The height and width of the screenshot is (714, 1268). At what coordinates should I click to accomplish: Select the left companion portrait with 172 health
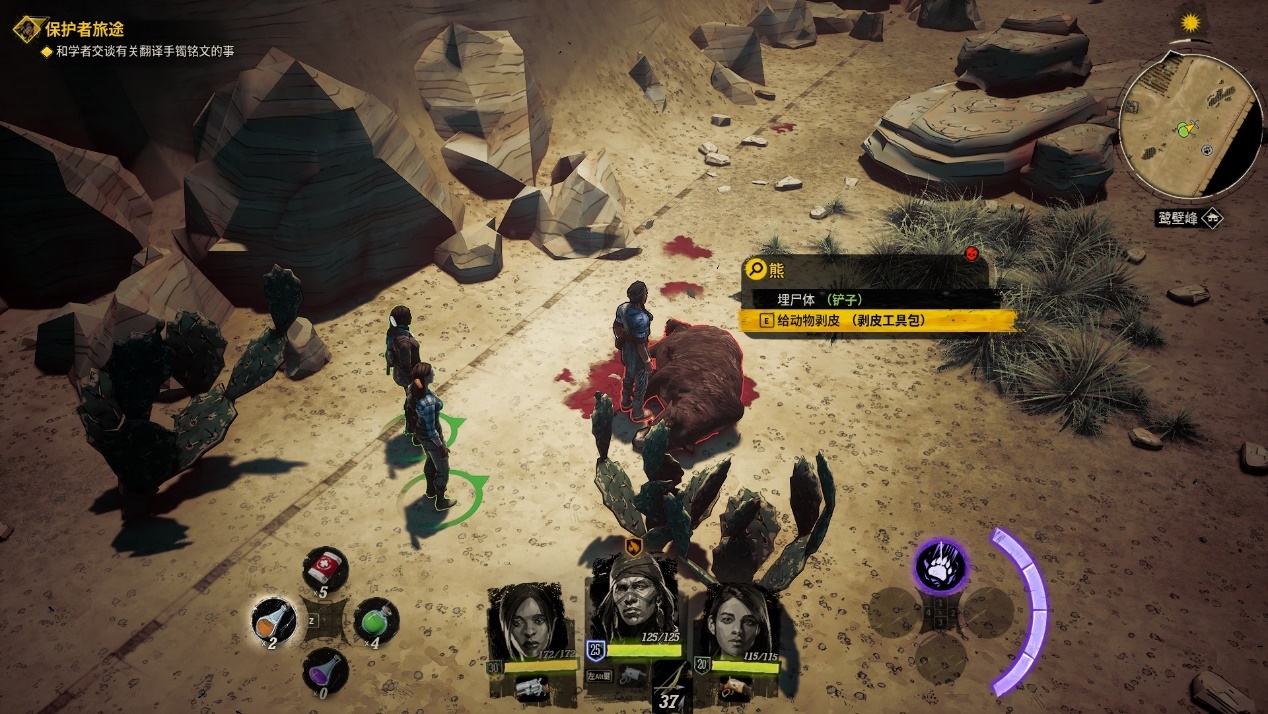[x=526, y=622]
